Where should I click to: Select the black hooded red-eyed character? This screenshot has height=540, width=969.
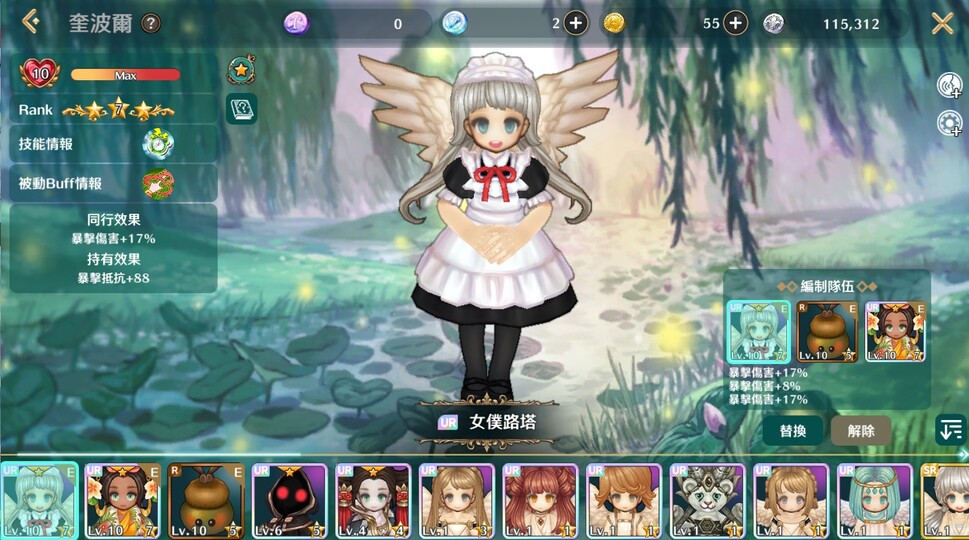pos(289,501)
